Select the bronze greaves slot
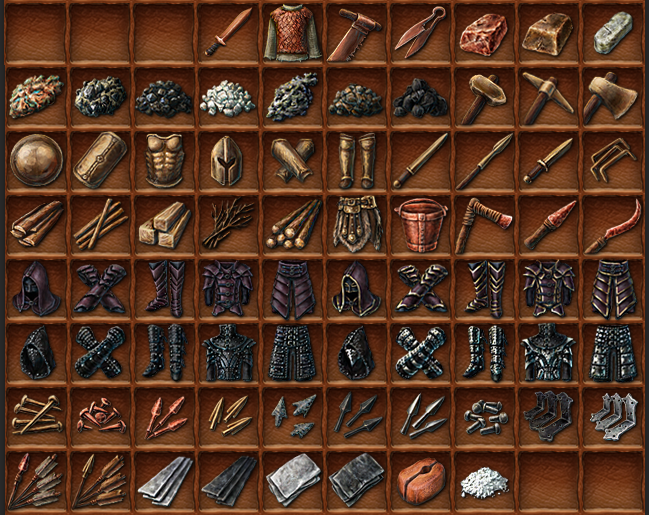The width and height of the screenshot is (649, 515). (x=356, y=160)
